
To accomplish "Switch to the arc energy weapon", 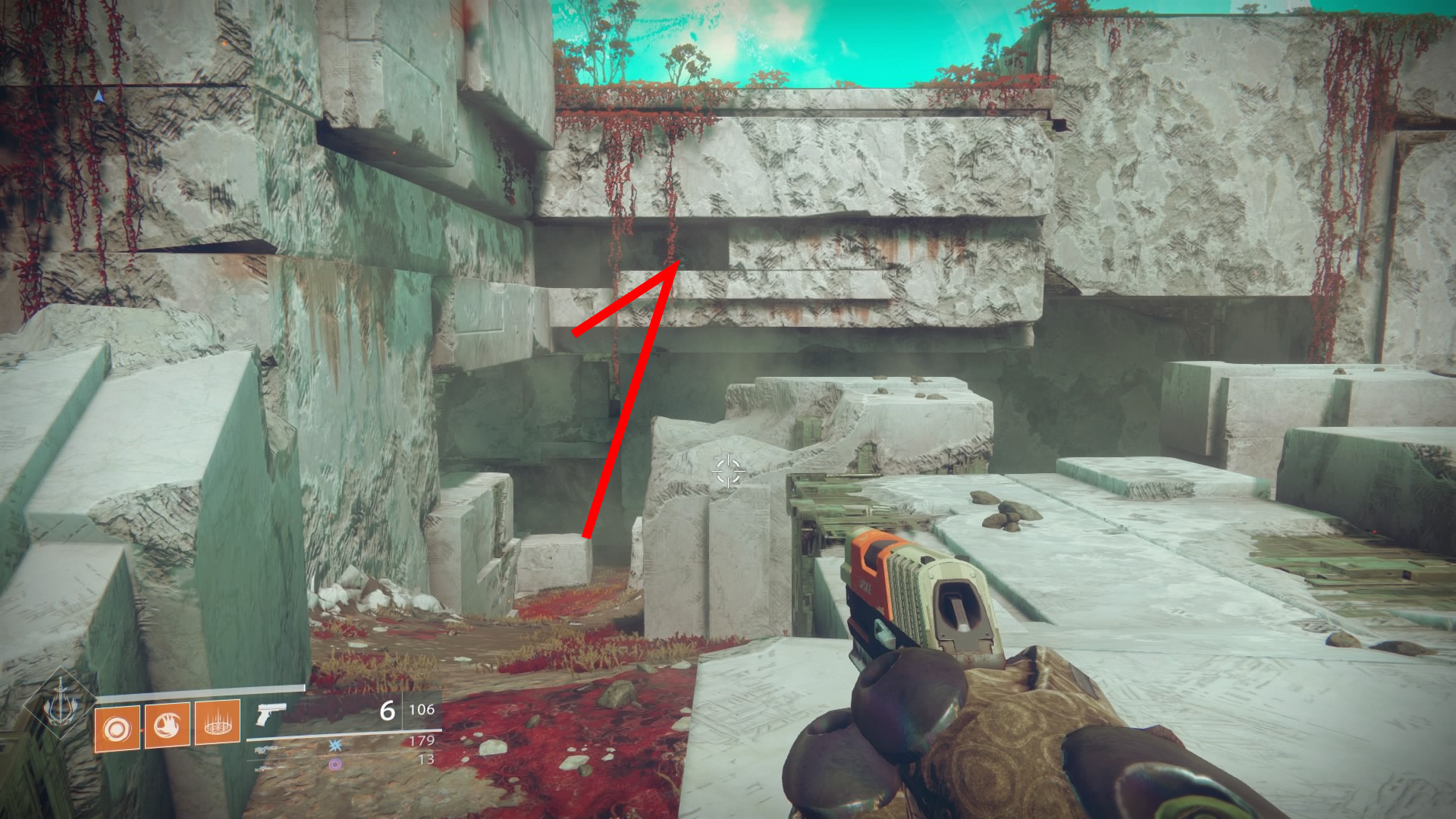I will point(335,746).
